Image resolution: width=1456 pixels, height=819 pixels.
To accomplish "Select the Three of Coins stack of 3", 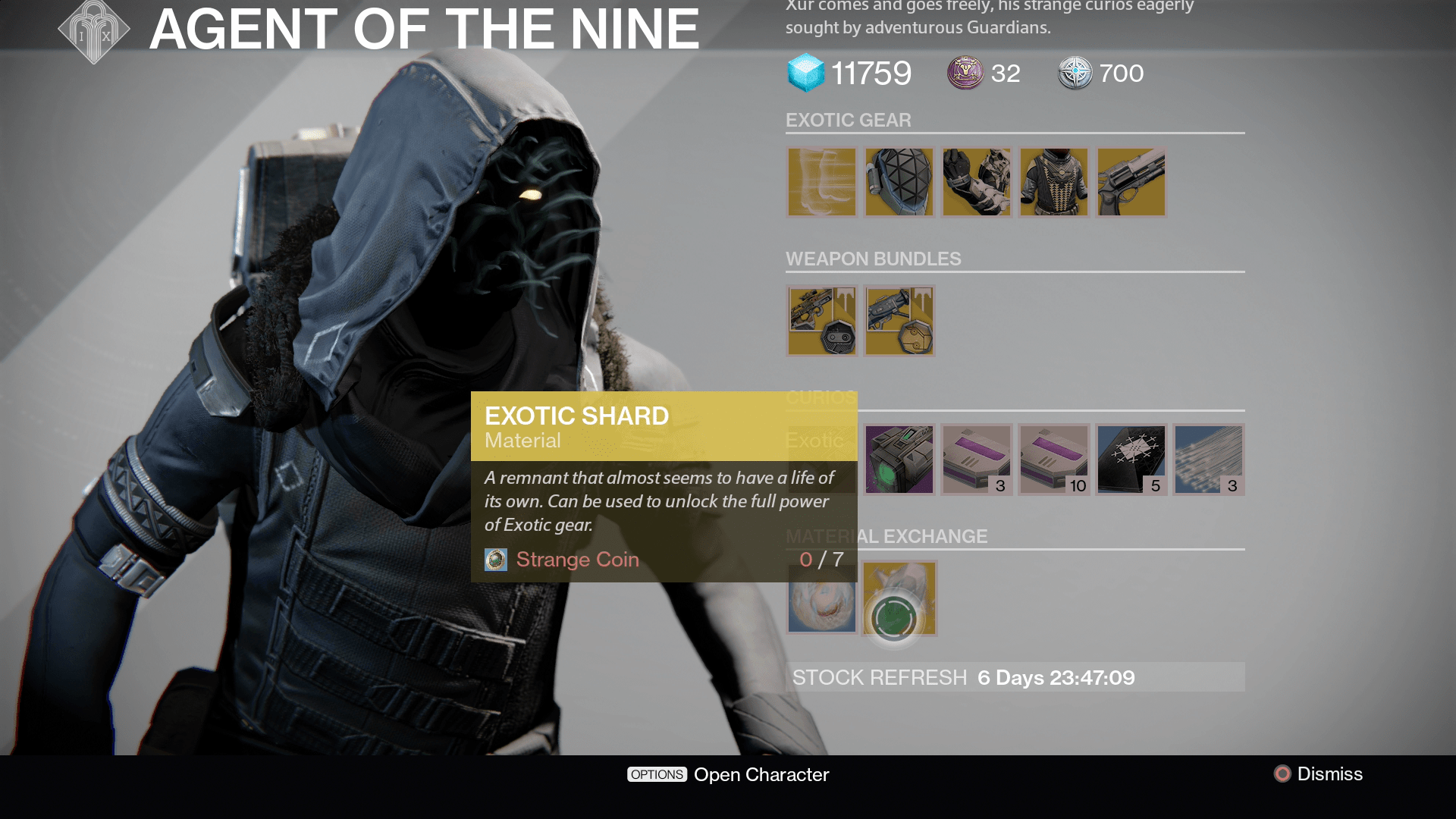I will coord(977,460).
